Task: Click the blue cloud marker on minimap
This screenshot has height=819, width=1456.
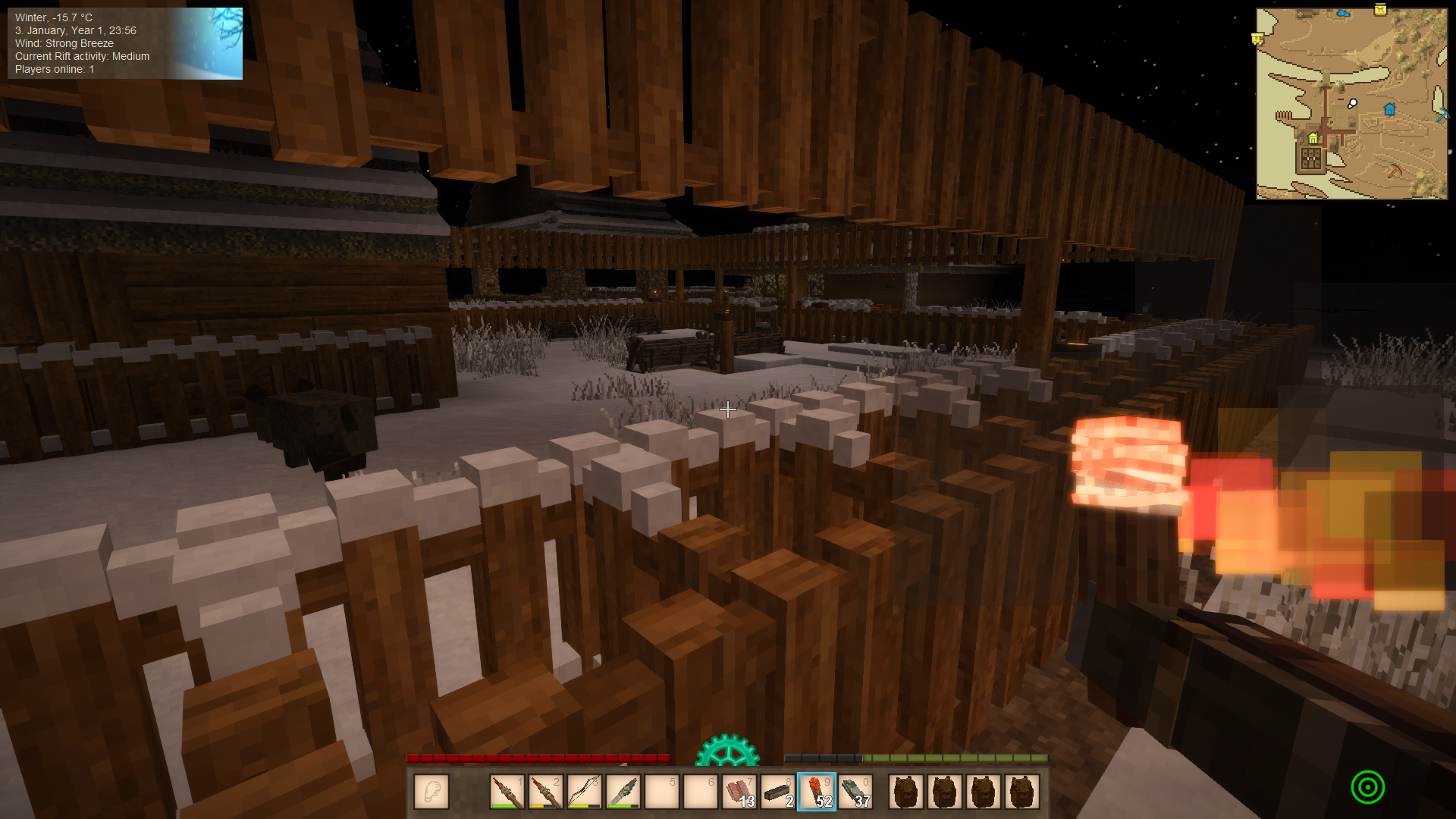Action: coord(1344,14)
